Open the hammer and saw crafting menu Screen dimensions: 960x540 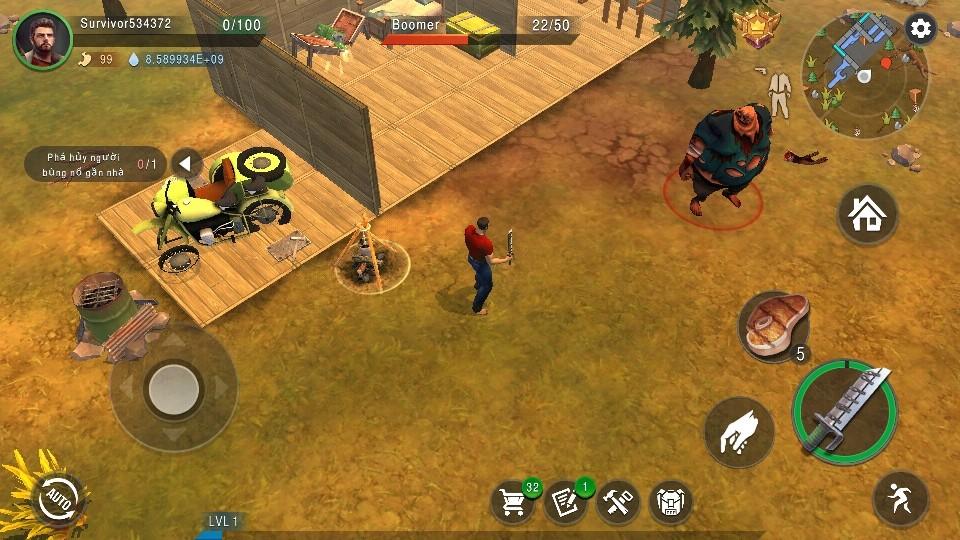[618, 501]
